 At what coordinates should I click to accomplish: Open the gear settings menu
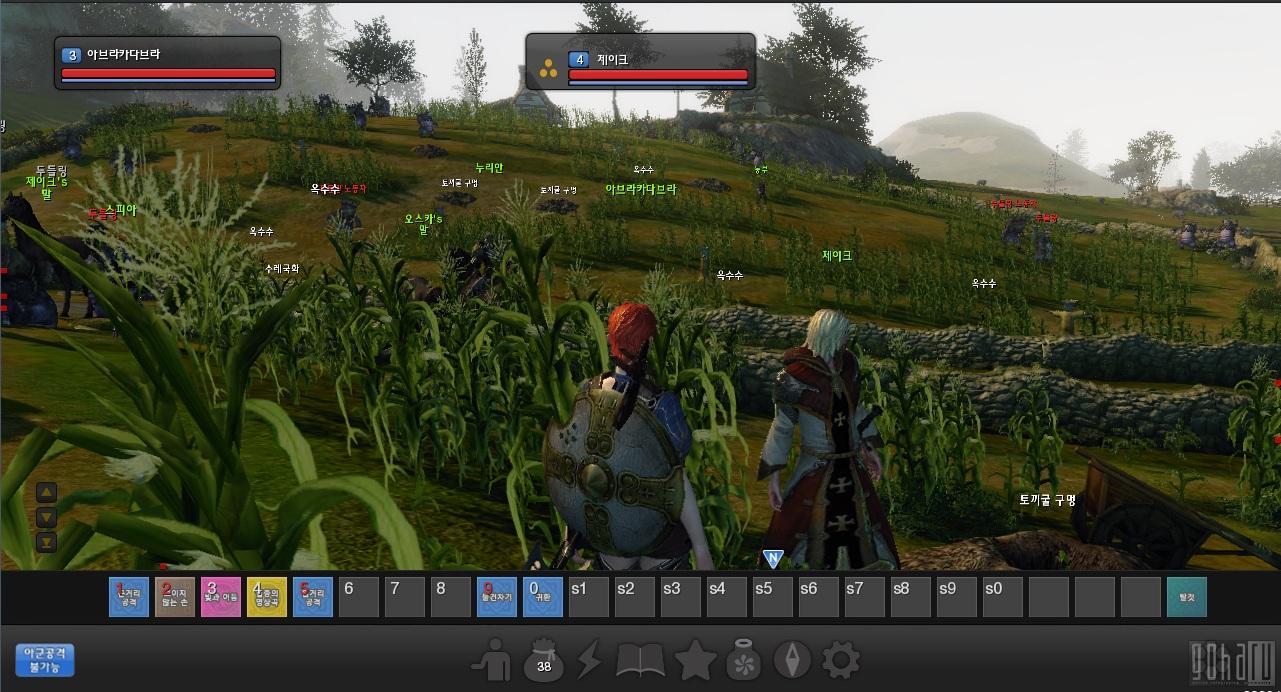point(840,660)
